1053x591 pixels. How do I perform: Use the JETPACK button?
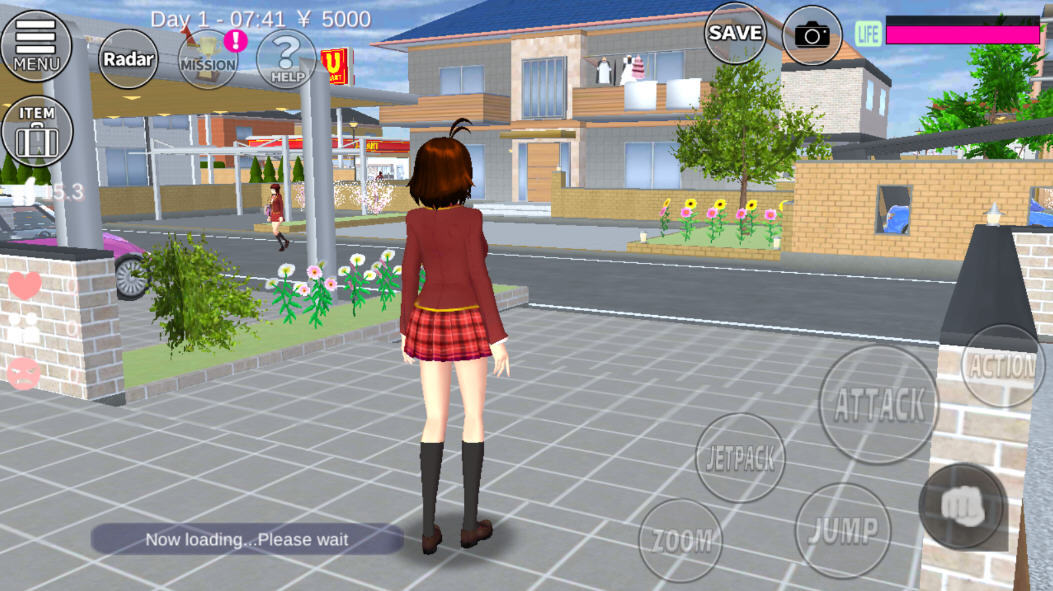[x=740, y=458]
